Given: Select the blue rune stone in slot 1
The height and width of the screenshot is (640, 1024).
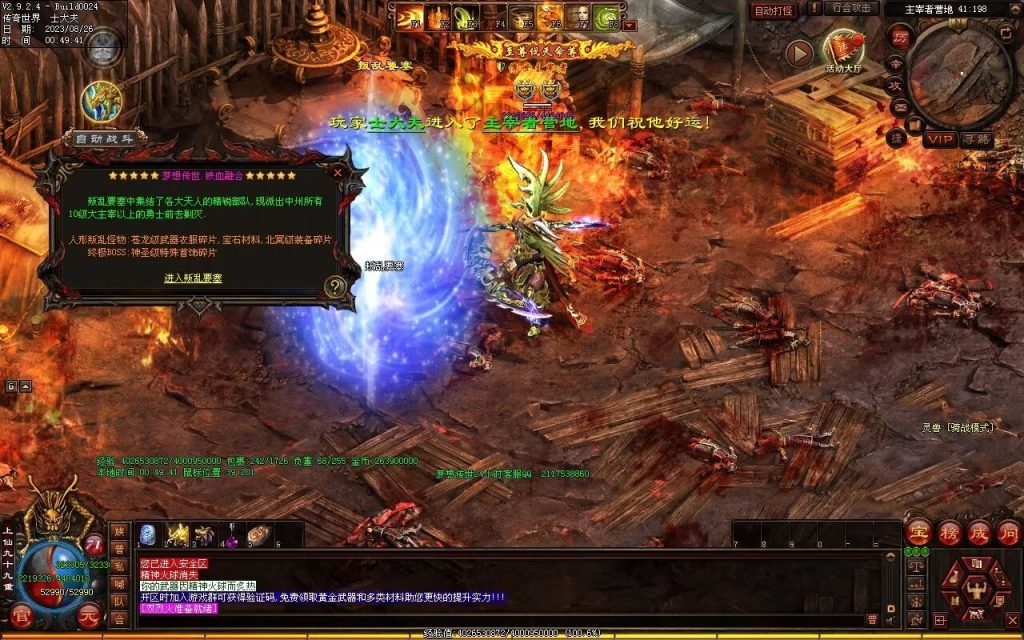Looking at the screenshot, I should tap(147, 536).
